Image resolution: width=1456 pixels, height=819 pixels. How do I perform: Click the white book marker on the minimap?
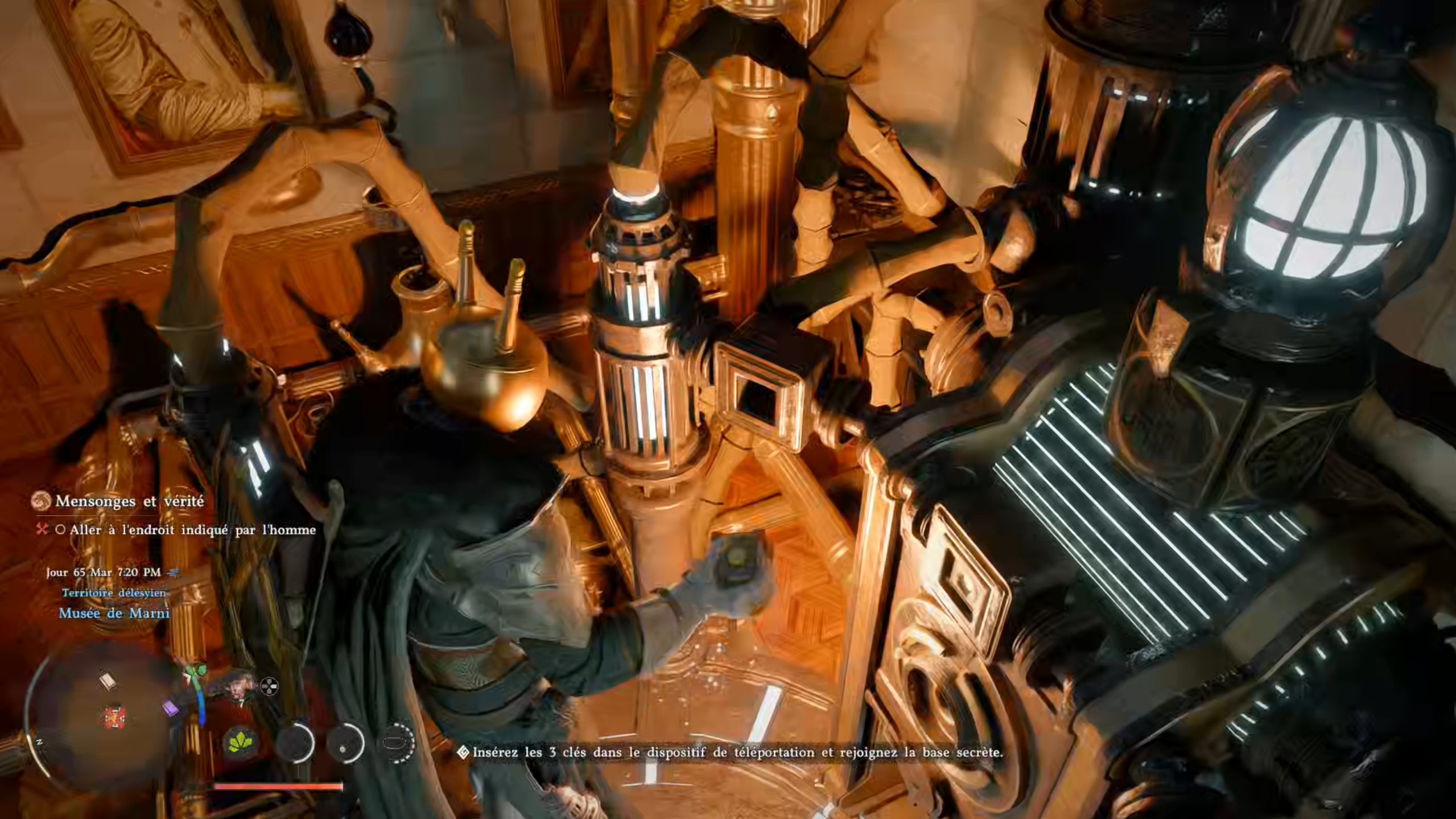(108, 681)
